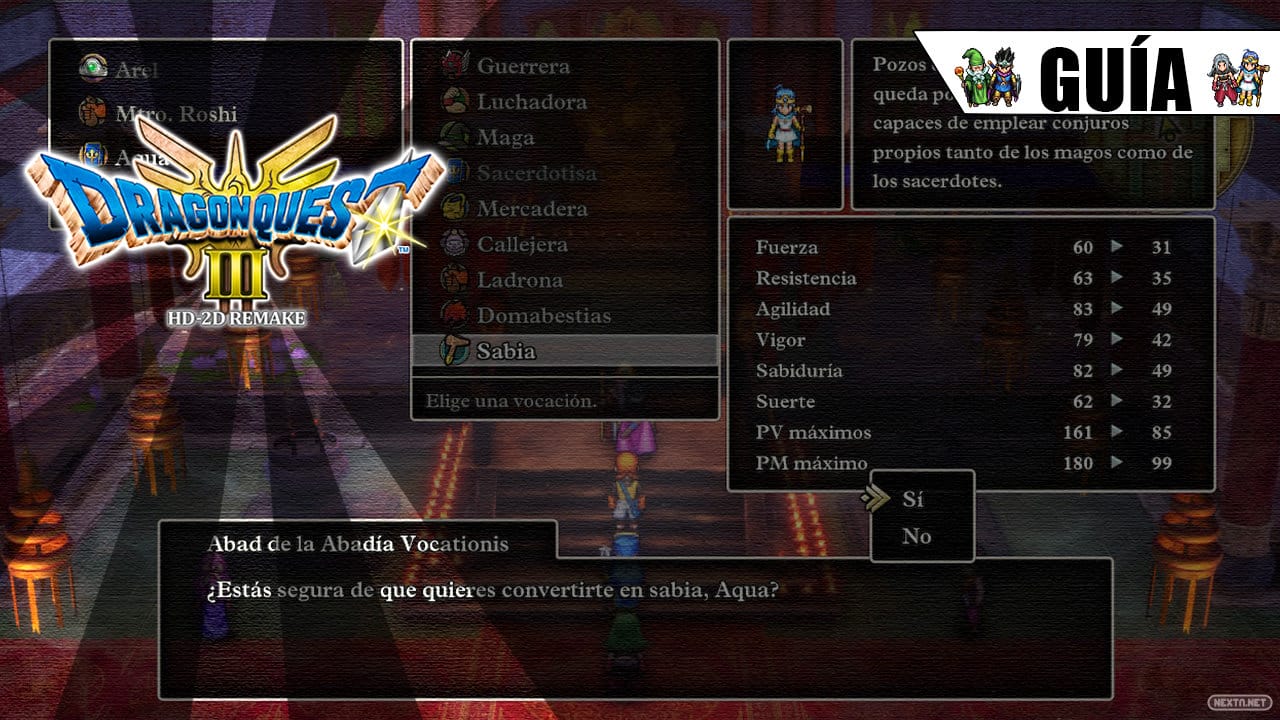
Task: Decline by choosing No
Action: [x=916, y=536]
